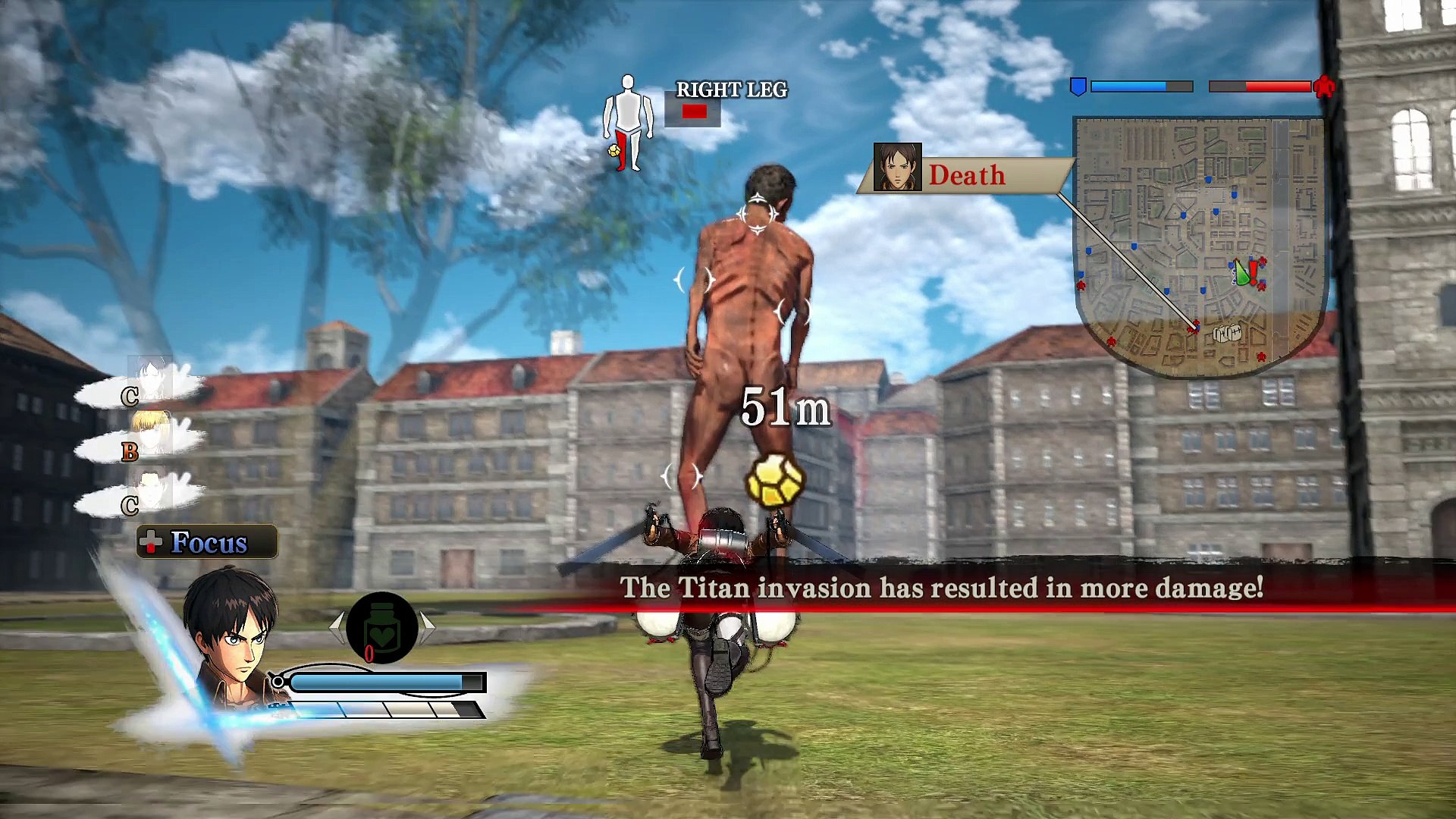The height and width of the screenshot is (819, 1456).
Task: Cycle item selector right arrow
Action: click(x=428, y=626)
